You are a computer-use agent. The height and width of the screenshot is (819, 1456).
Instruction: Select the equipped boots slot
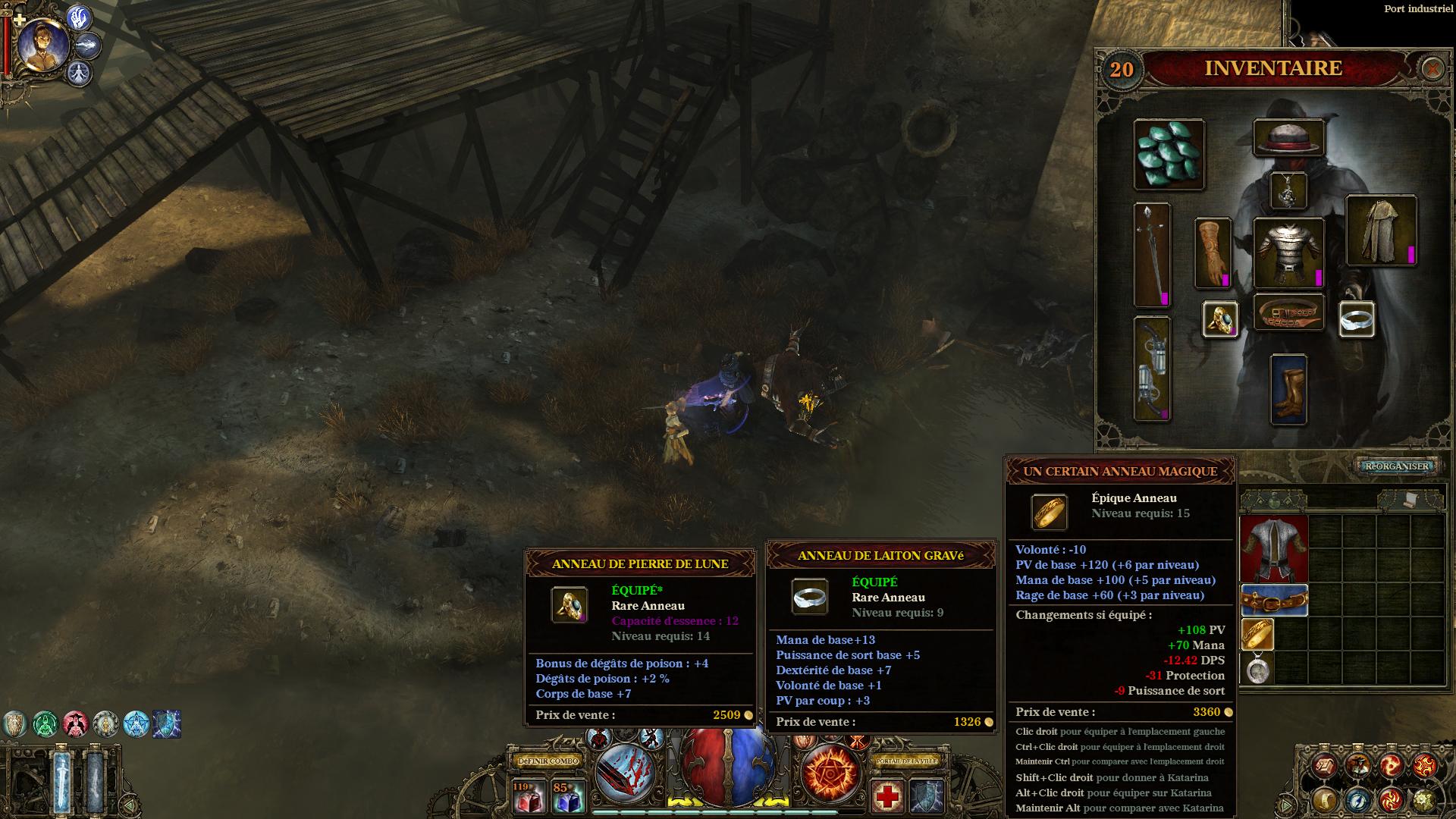click(x=1288, y=390)
